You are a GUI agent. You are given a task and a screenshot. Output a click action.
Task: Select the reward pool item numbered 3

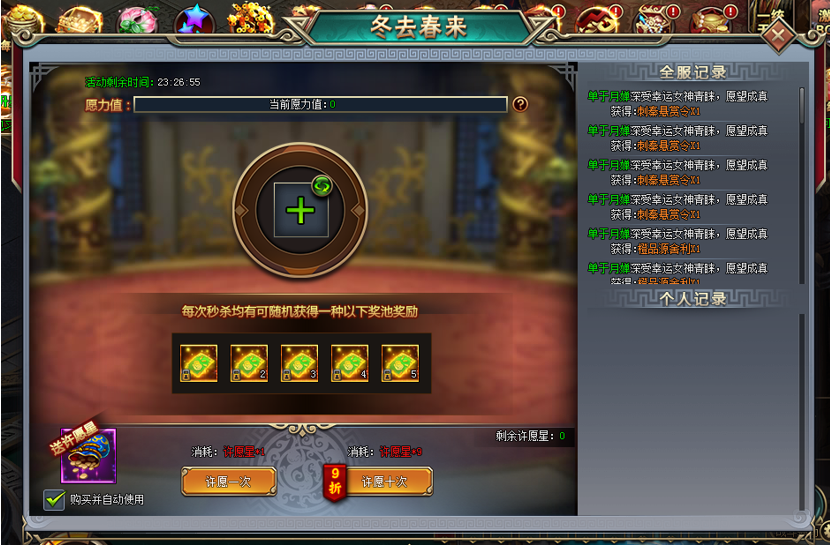tap(299, 363)
